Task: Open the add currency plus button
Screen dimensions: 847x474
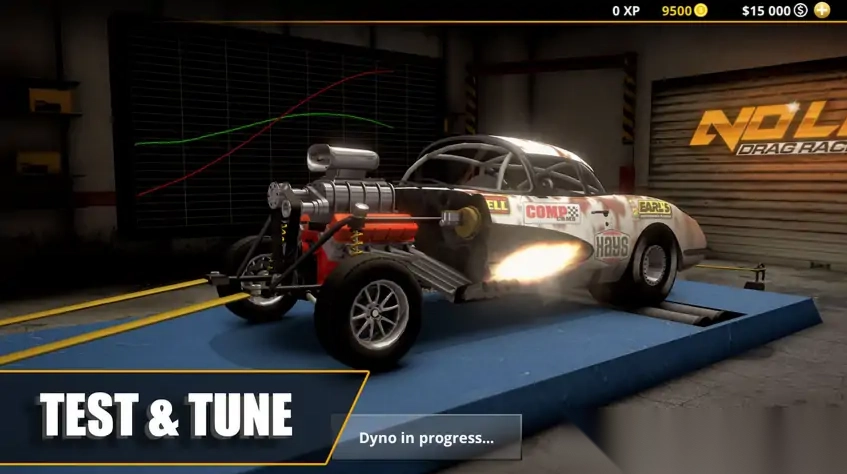Action: (x=822, y=10)
